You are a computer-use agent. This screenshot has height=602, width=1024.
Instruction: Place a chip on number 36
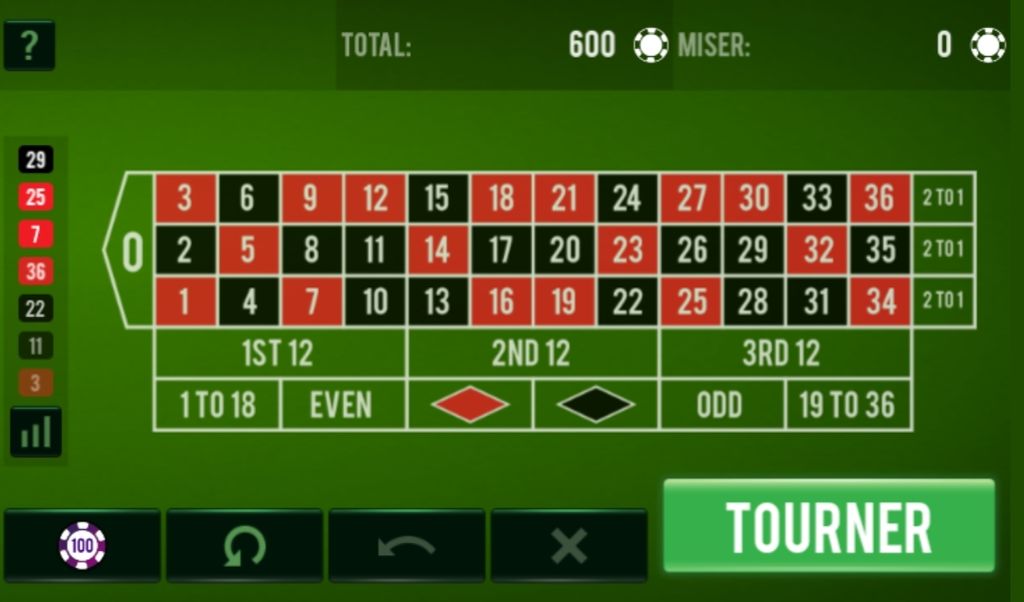coord(880,198)
